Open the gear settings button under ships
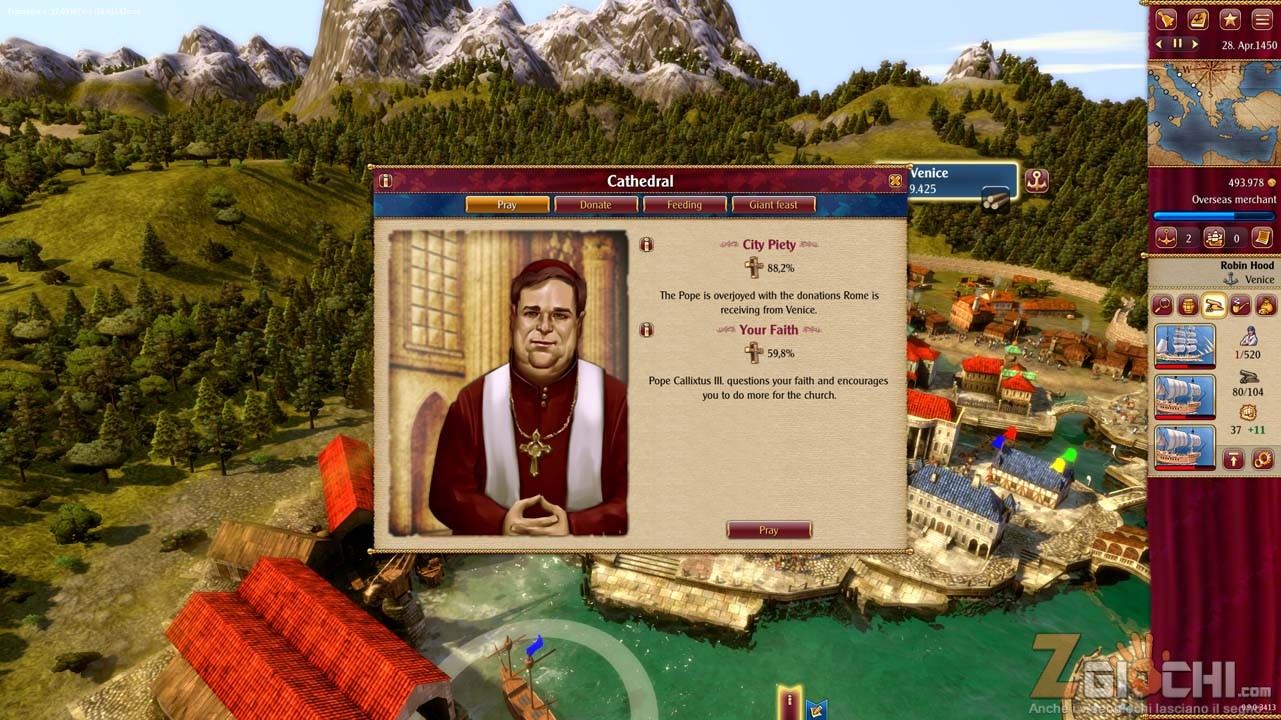The image size is (1281, 720). (1263, 459)
